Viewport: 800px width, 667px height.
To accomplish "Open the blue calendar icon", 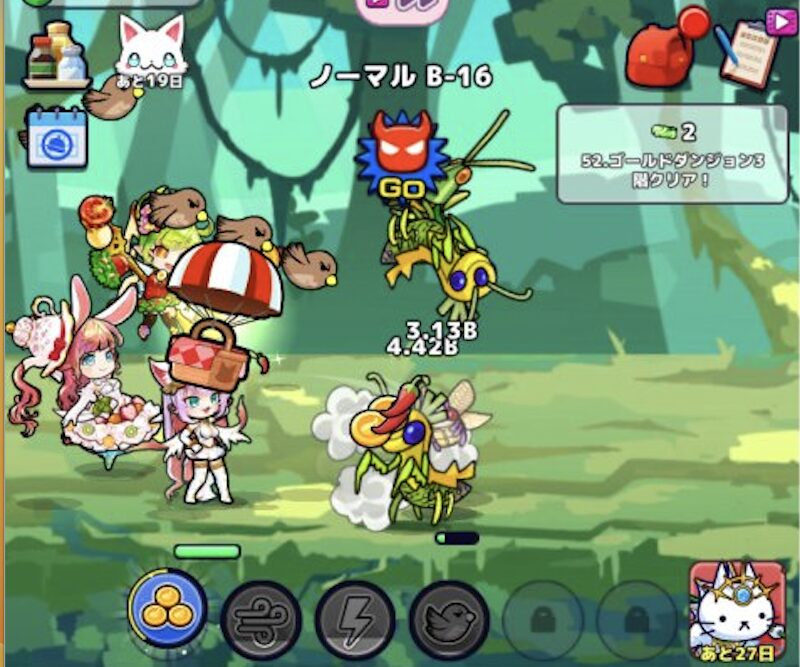I will coord(56,137).
